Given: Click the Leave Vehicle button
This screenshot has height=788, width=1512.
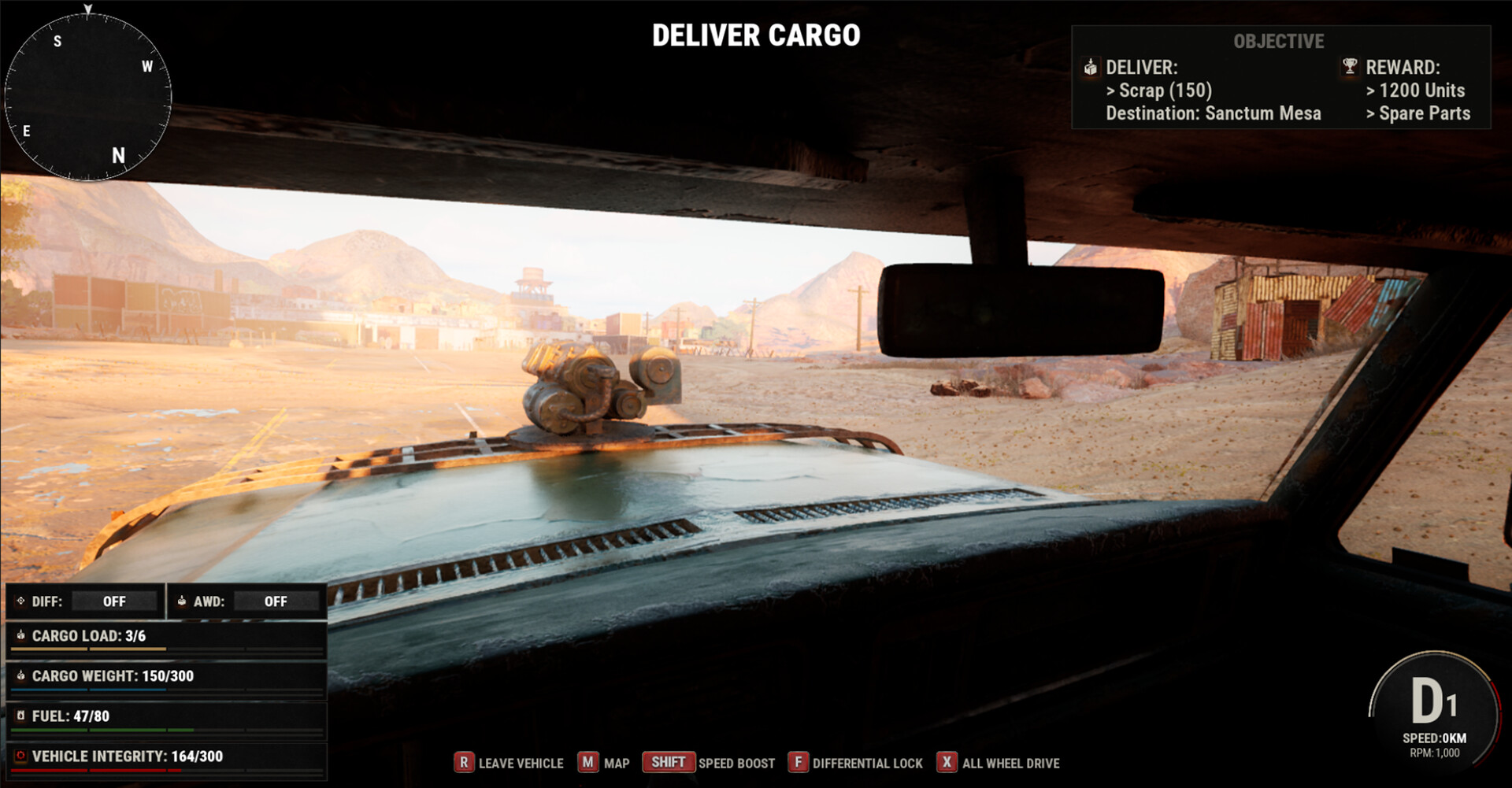Looking at the screenshot, I should 465,763.
